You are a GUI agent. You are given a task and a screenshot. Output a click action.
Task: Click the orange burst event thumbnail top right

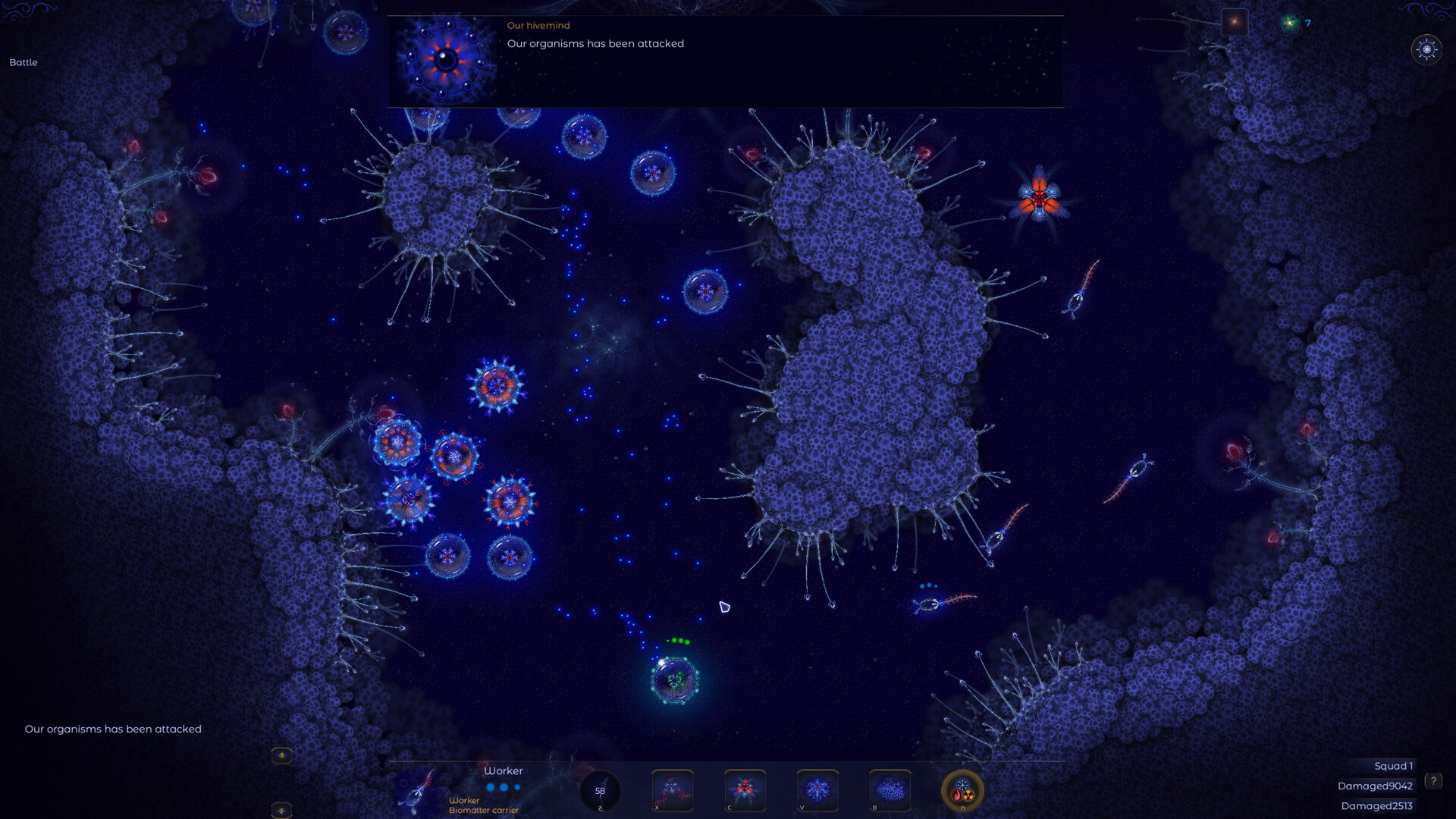coord(1235,21)
